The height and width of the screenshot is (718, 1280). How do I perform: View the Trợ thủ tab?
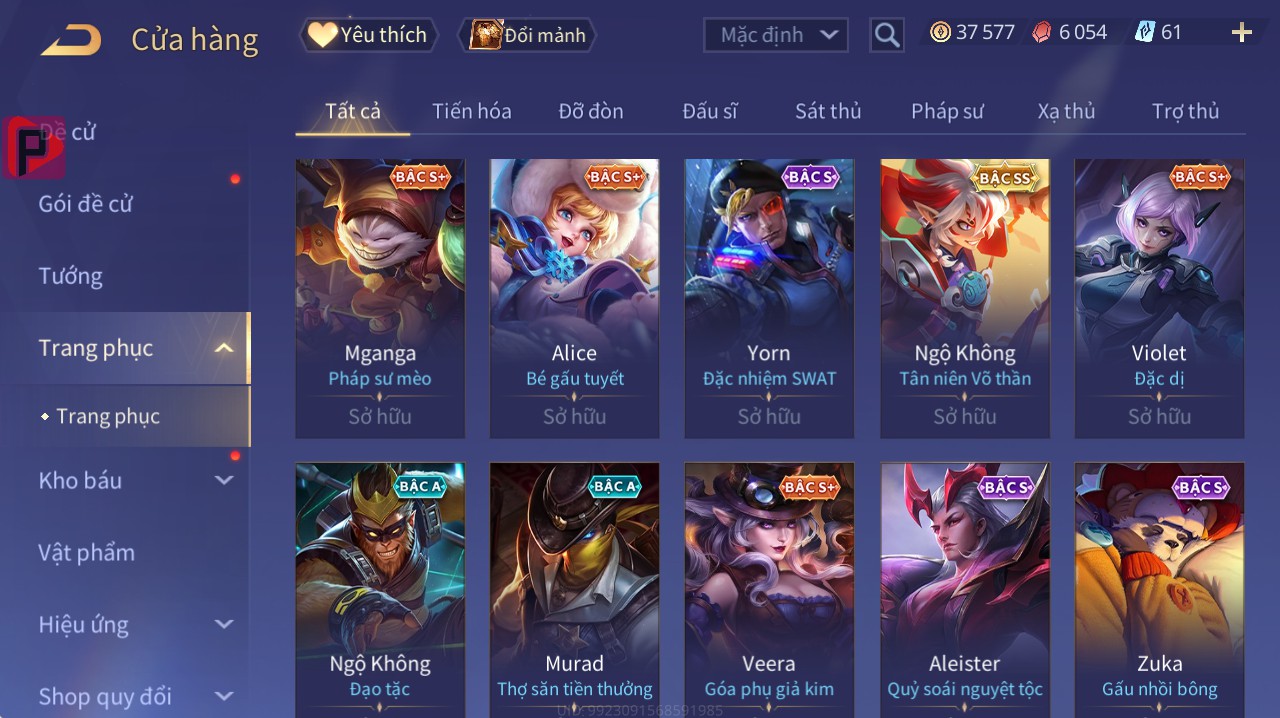(x=1185, y=111)
